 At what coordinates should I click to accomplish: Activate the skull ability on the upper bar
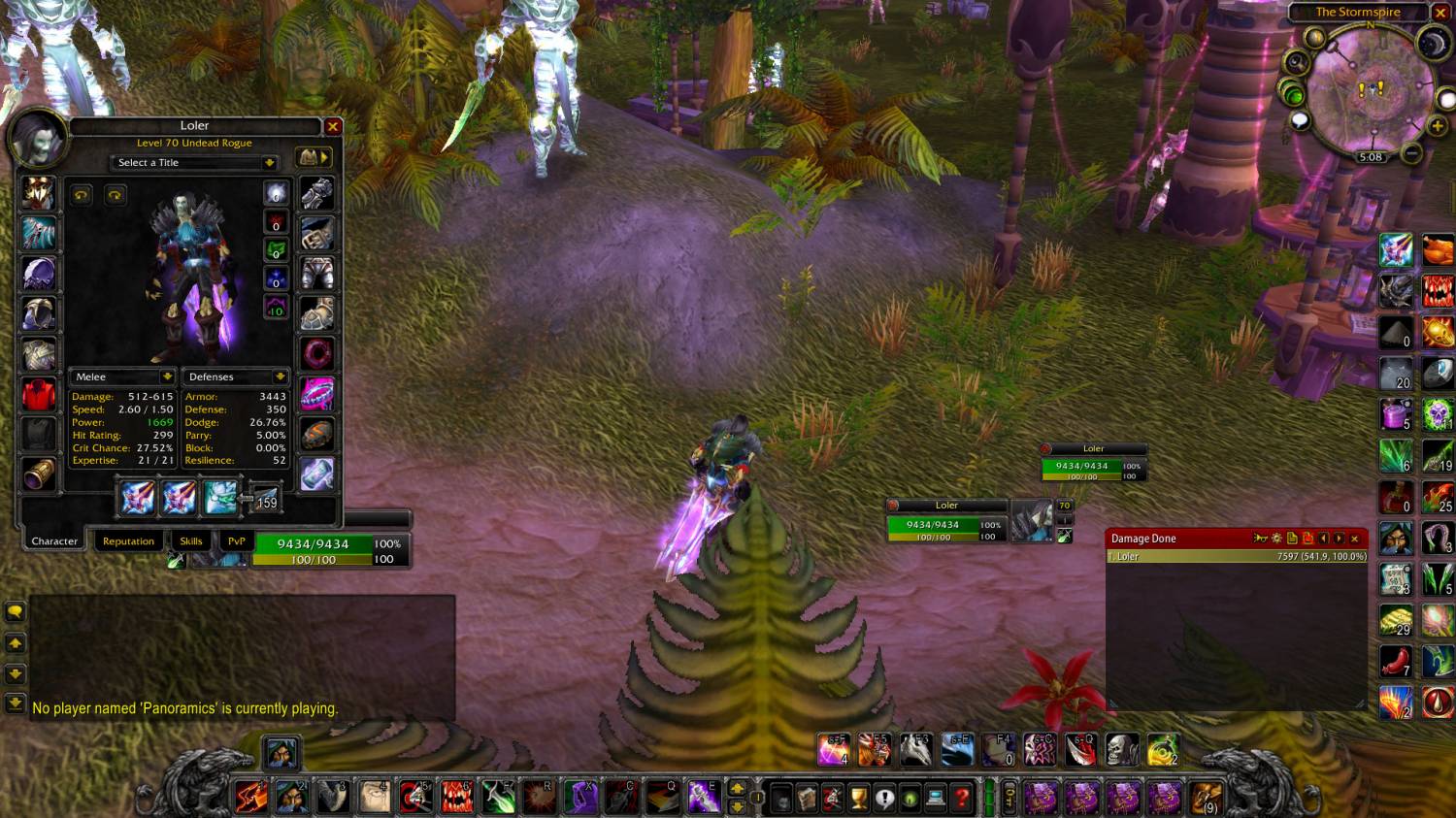point(1122,749)
